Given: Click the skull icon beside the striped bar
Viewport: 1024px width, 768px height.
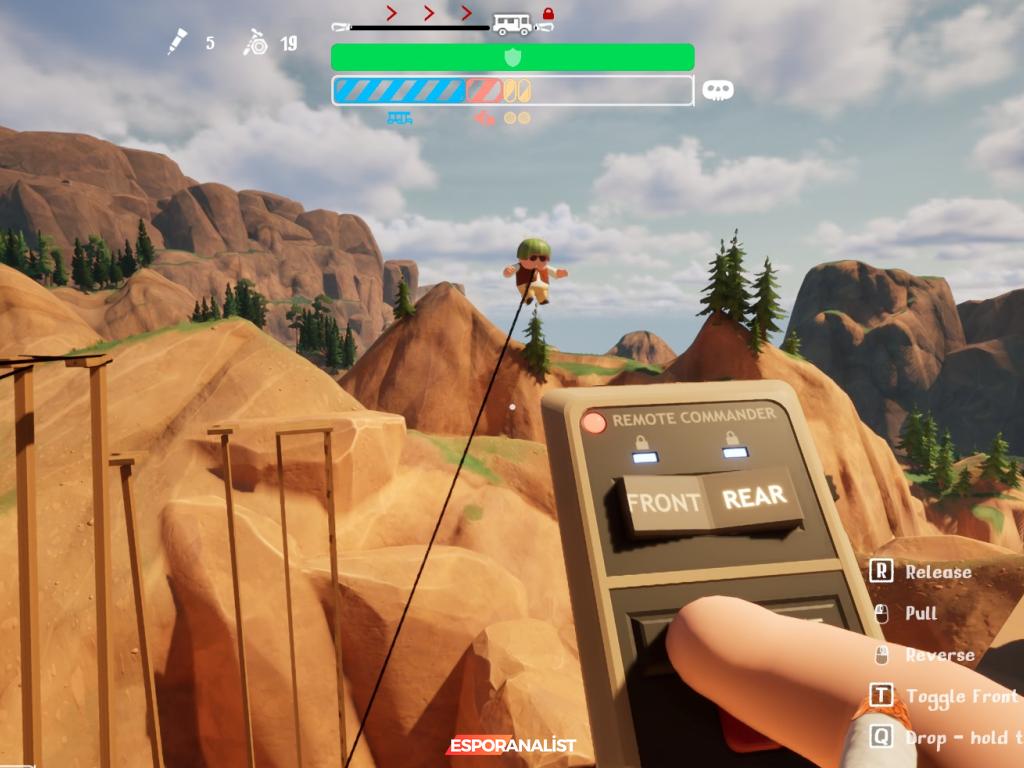Looking at the screenshot, I should pyautogui.click(x=717, y=90).
